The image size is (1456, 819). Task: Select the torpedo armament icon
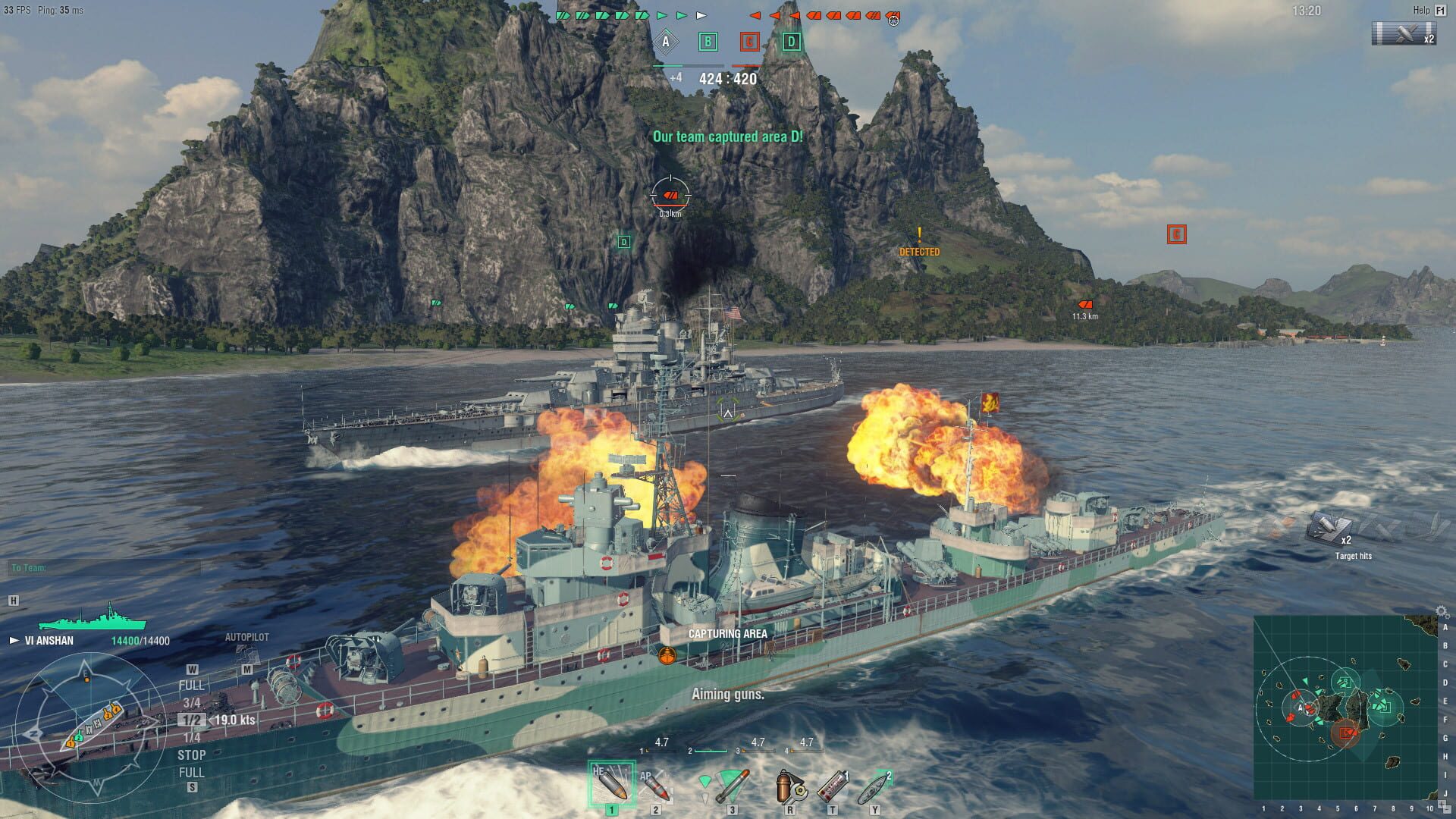(x=732, y=785)
